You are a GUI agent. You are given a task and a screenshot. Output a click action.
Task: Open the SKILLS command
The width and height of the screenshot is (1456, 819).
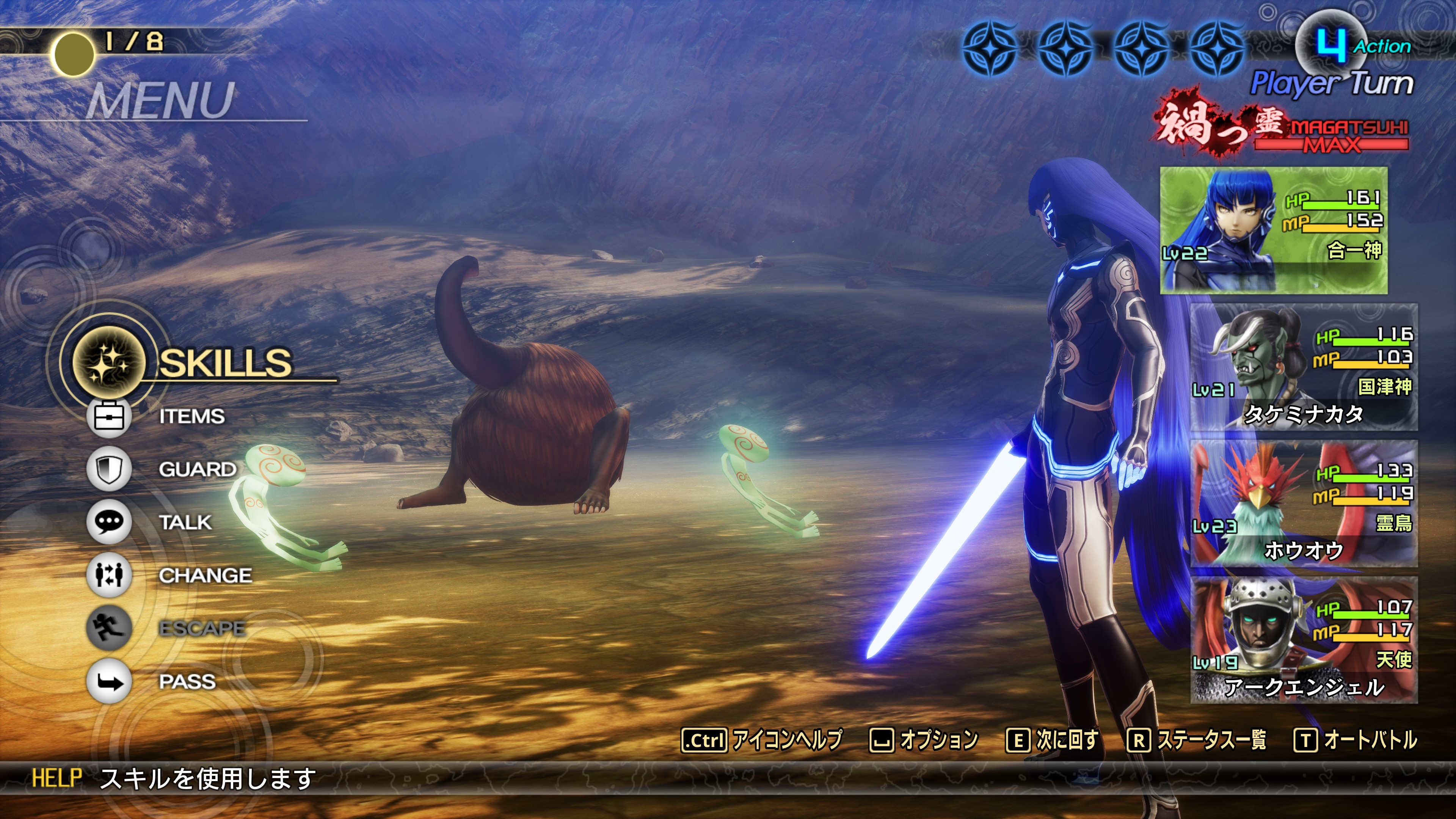224,362
